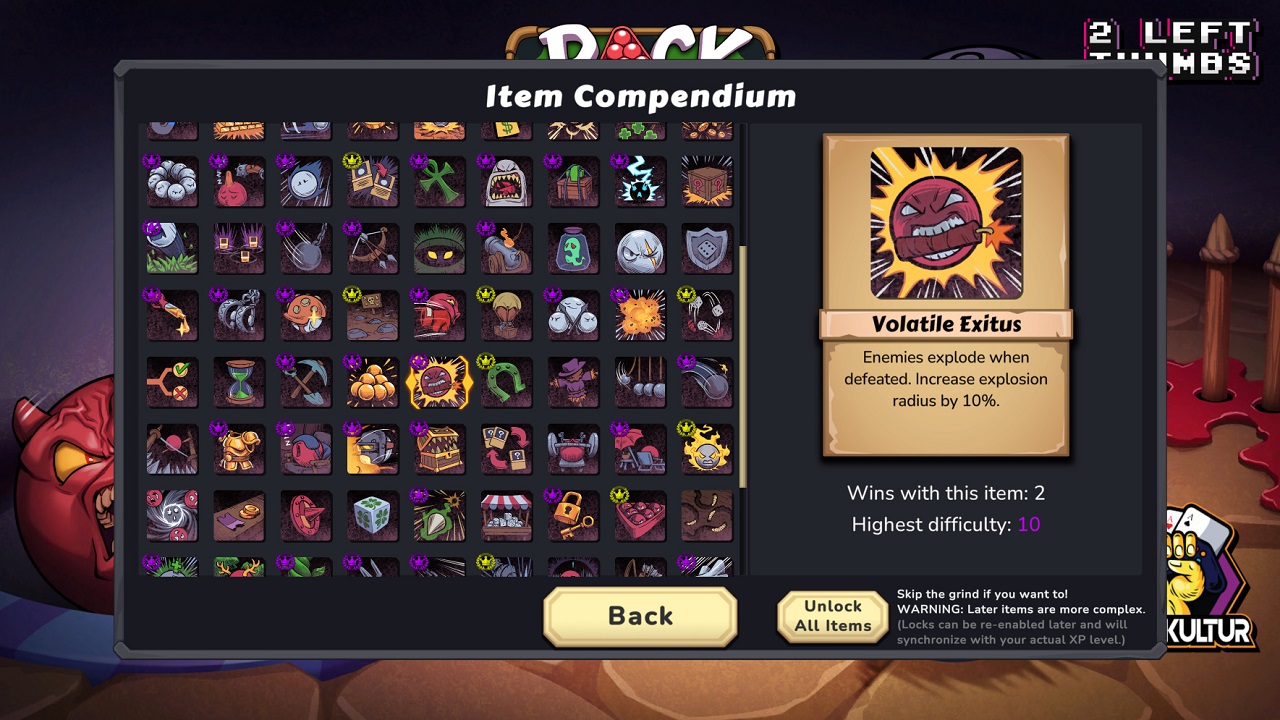Click the cannon item icon
The height and width of the screenshot is (720, 1280).
point(506,248)
